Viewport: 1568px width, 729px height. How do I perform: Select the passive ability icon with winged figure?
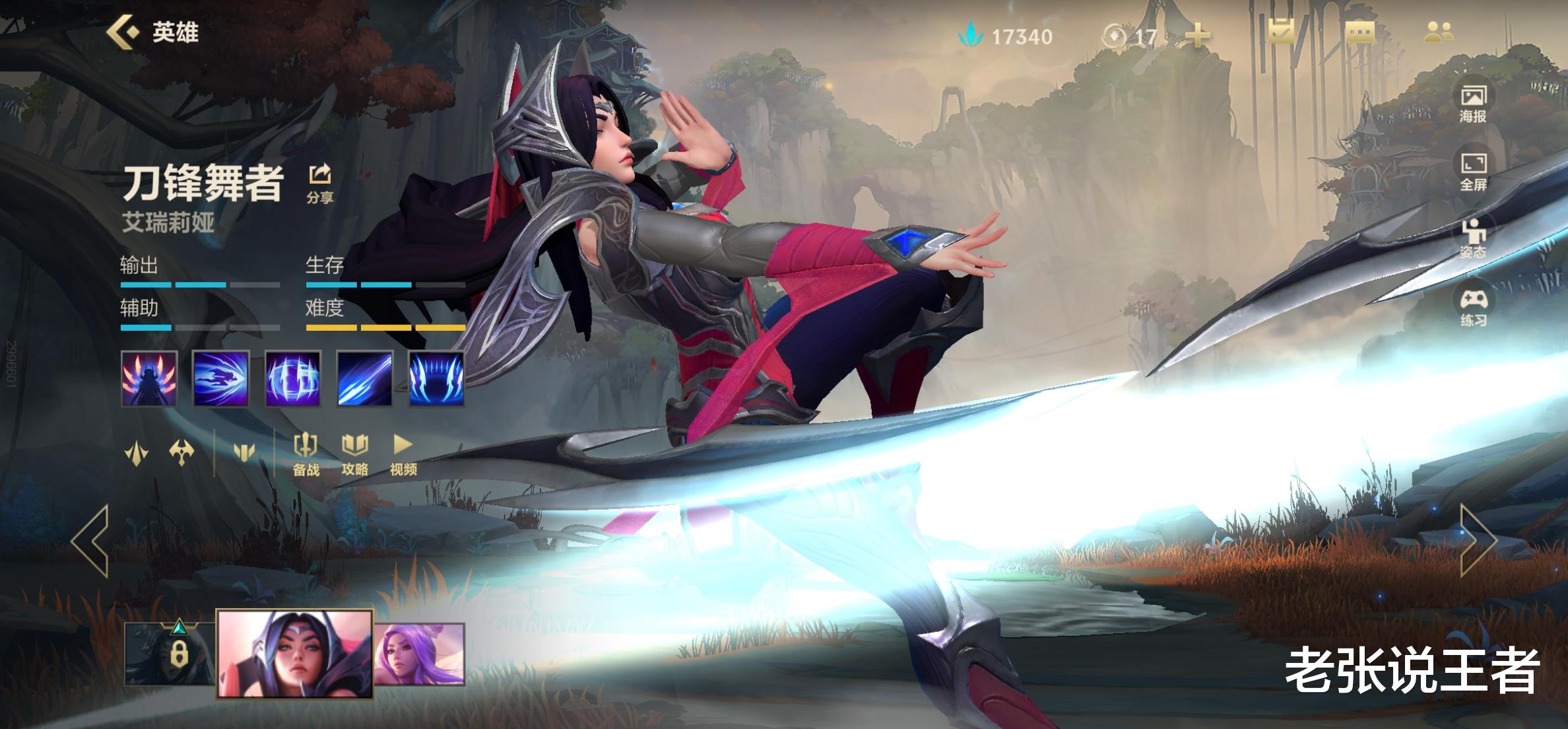click(x=149, y=378)
